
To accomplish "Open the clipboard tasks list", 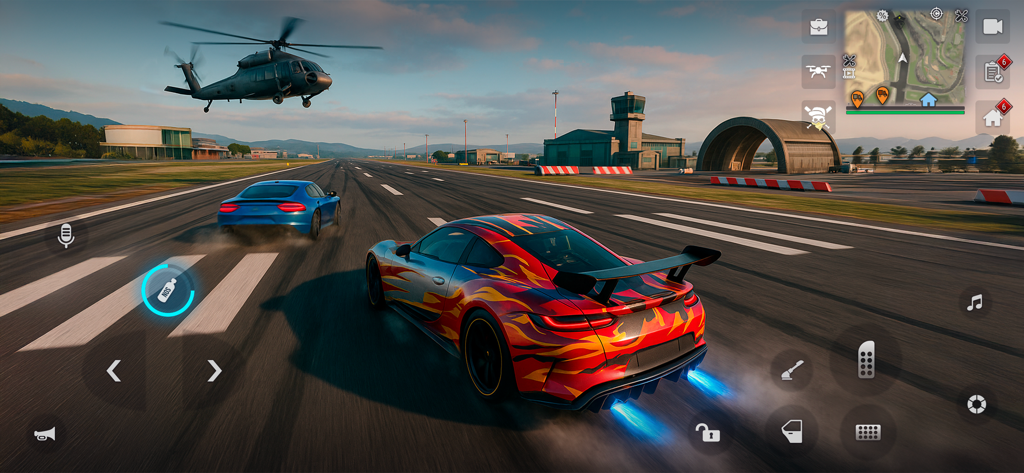I will point(992,72).
